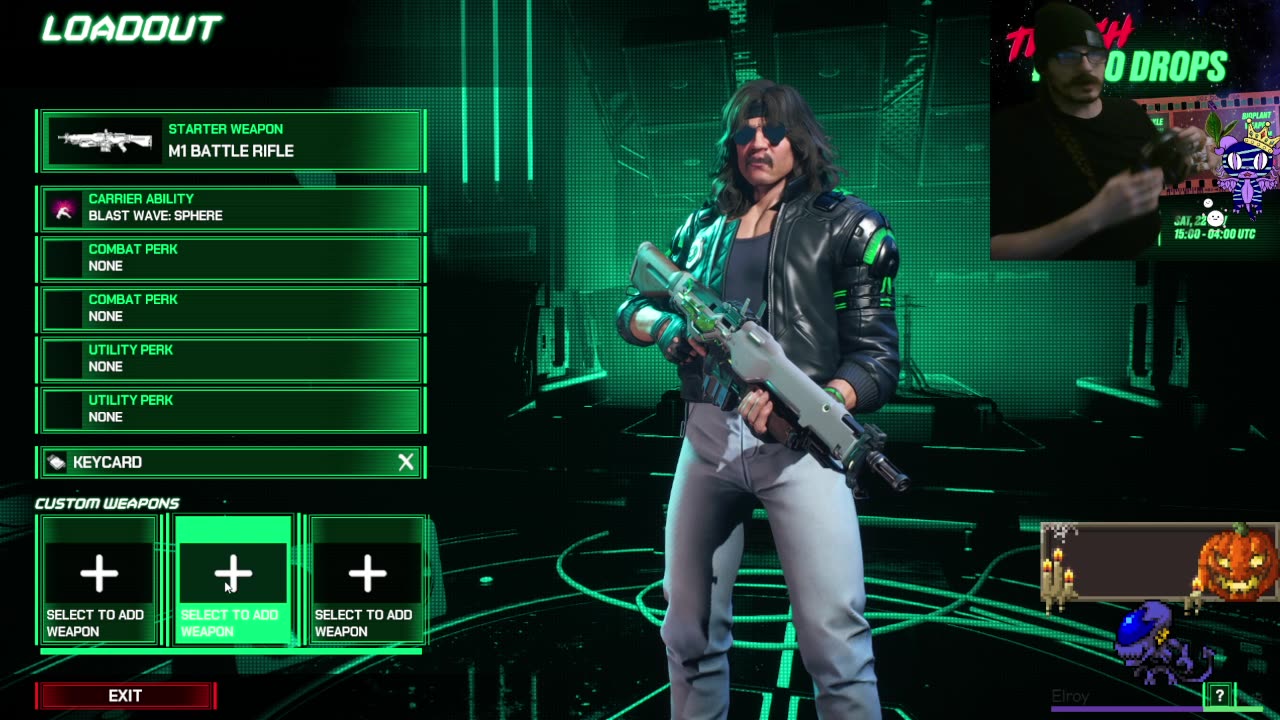Click the question mark help icon
Viewport: 1280px width, 720px height.
(1219, 696)
